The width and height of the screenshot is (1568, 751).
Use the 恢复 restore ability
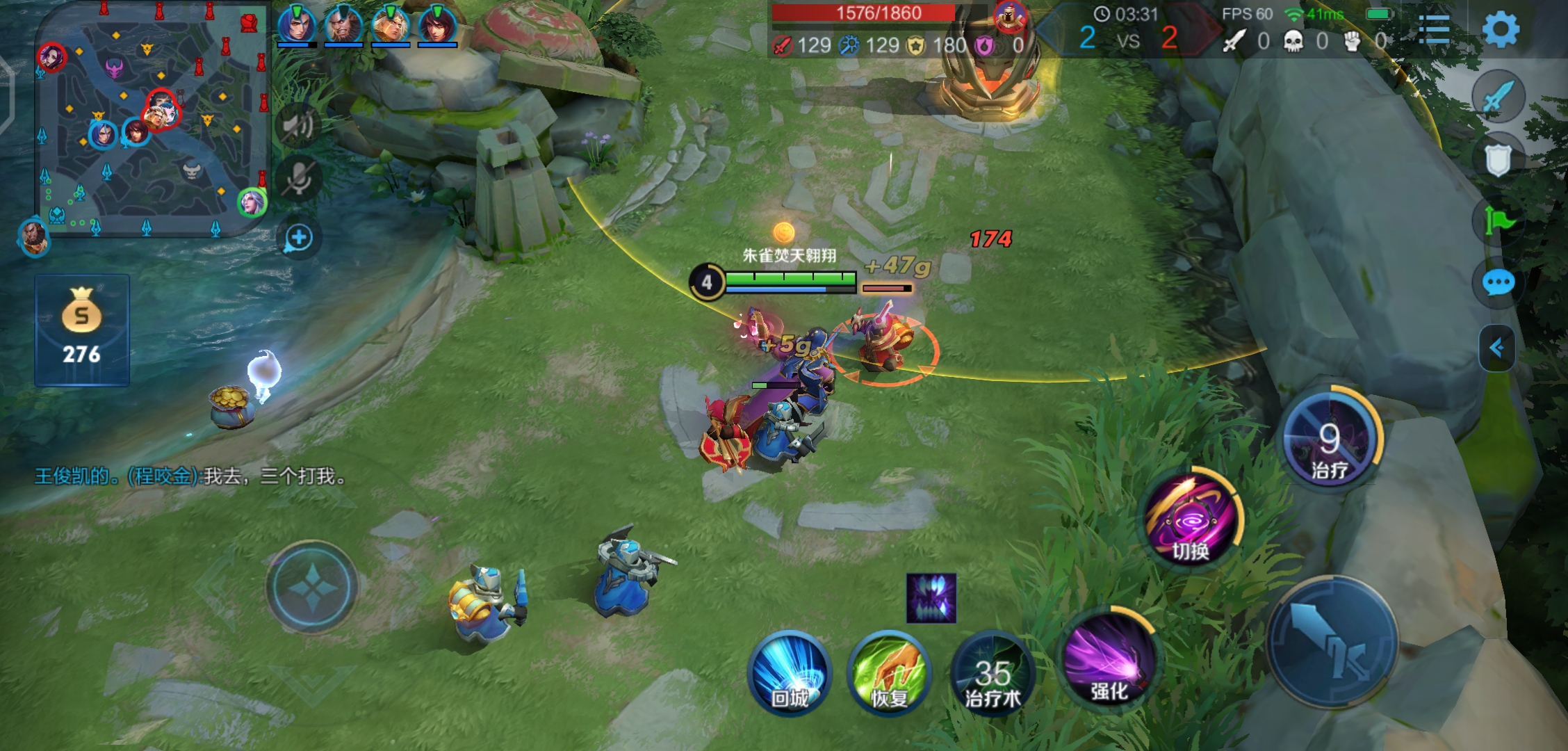889,673
